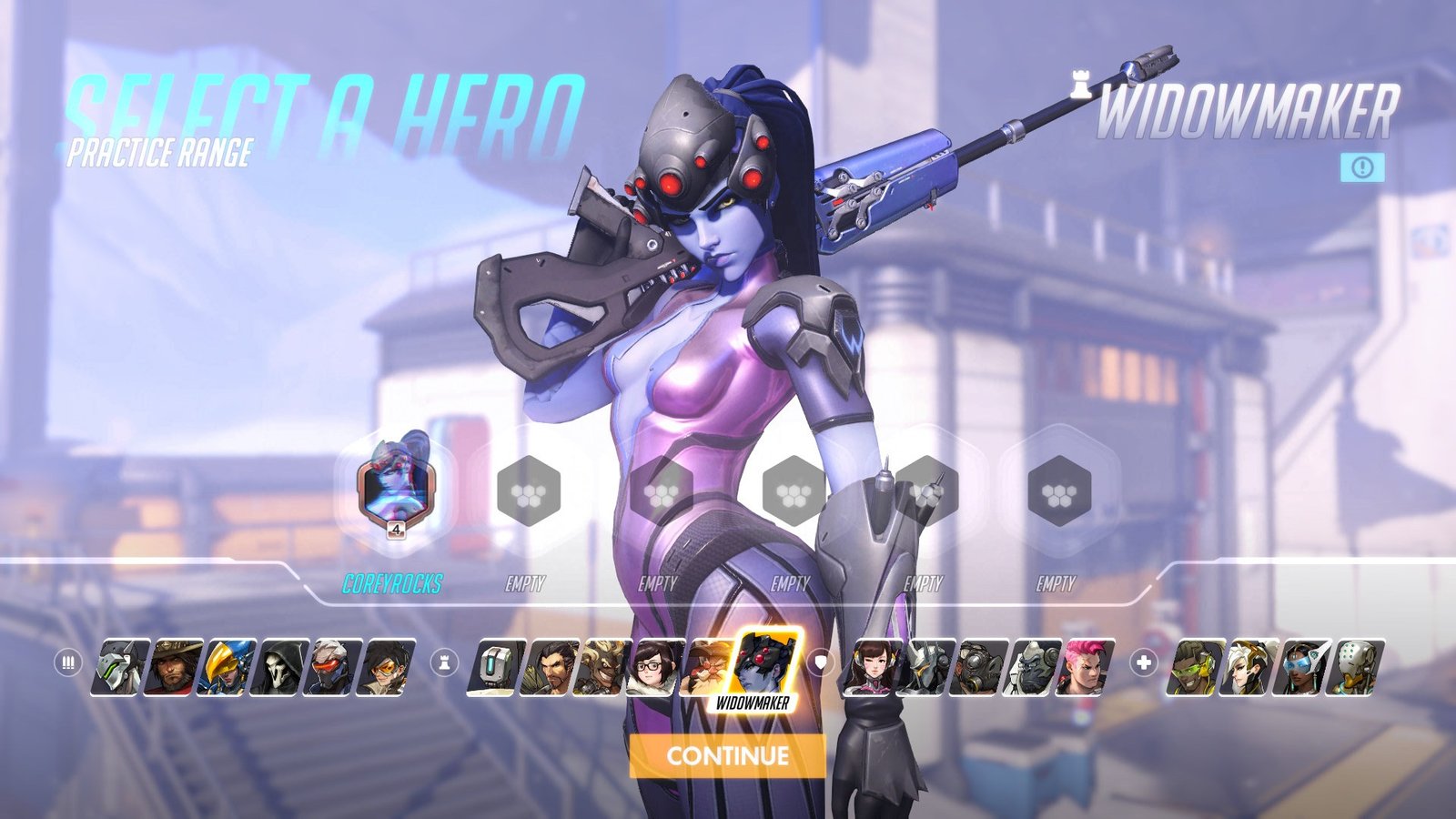Select Torbjörn's portrait
This screenshot has height=819, width=1456.
coord(708,667)
